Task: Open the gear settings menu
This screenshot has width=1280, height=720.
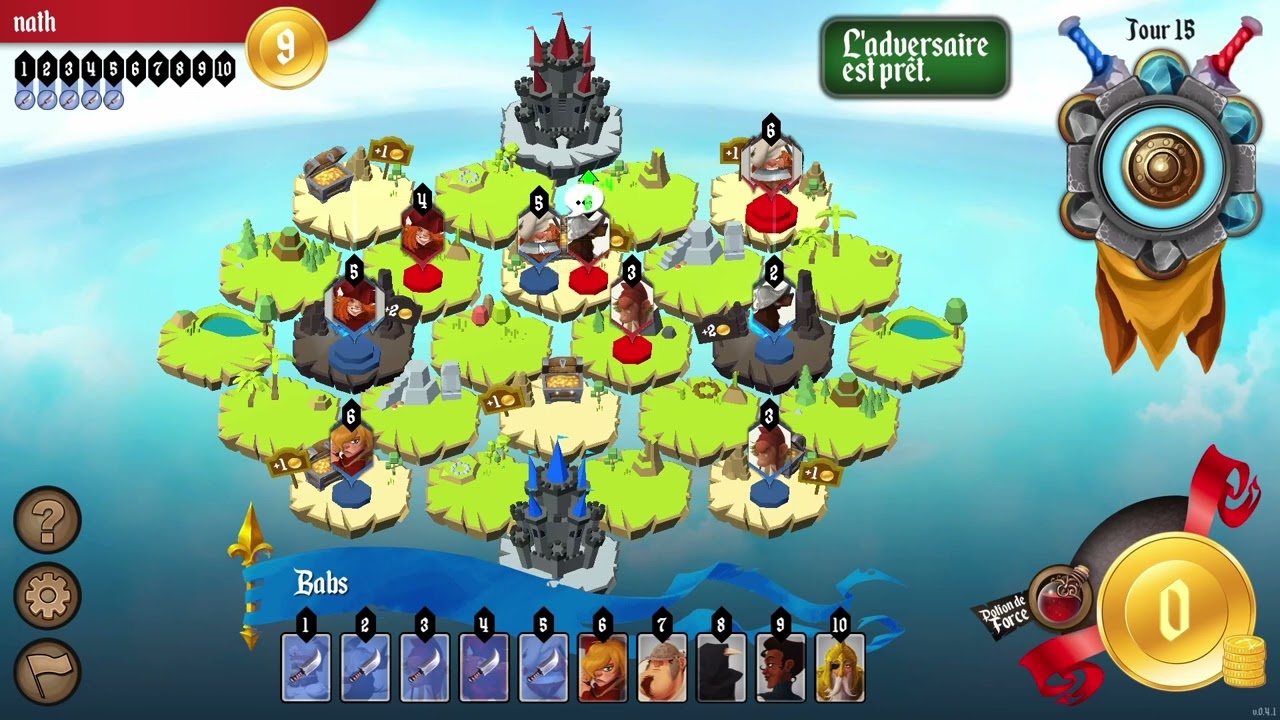Action: tap(47, 596)
